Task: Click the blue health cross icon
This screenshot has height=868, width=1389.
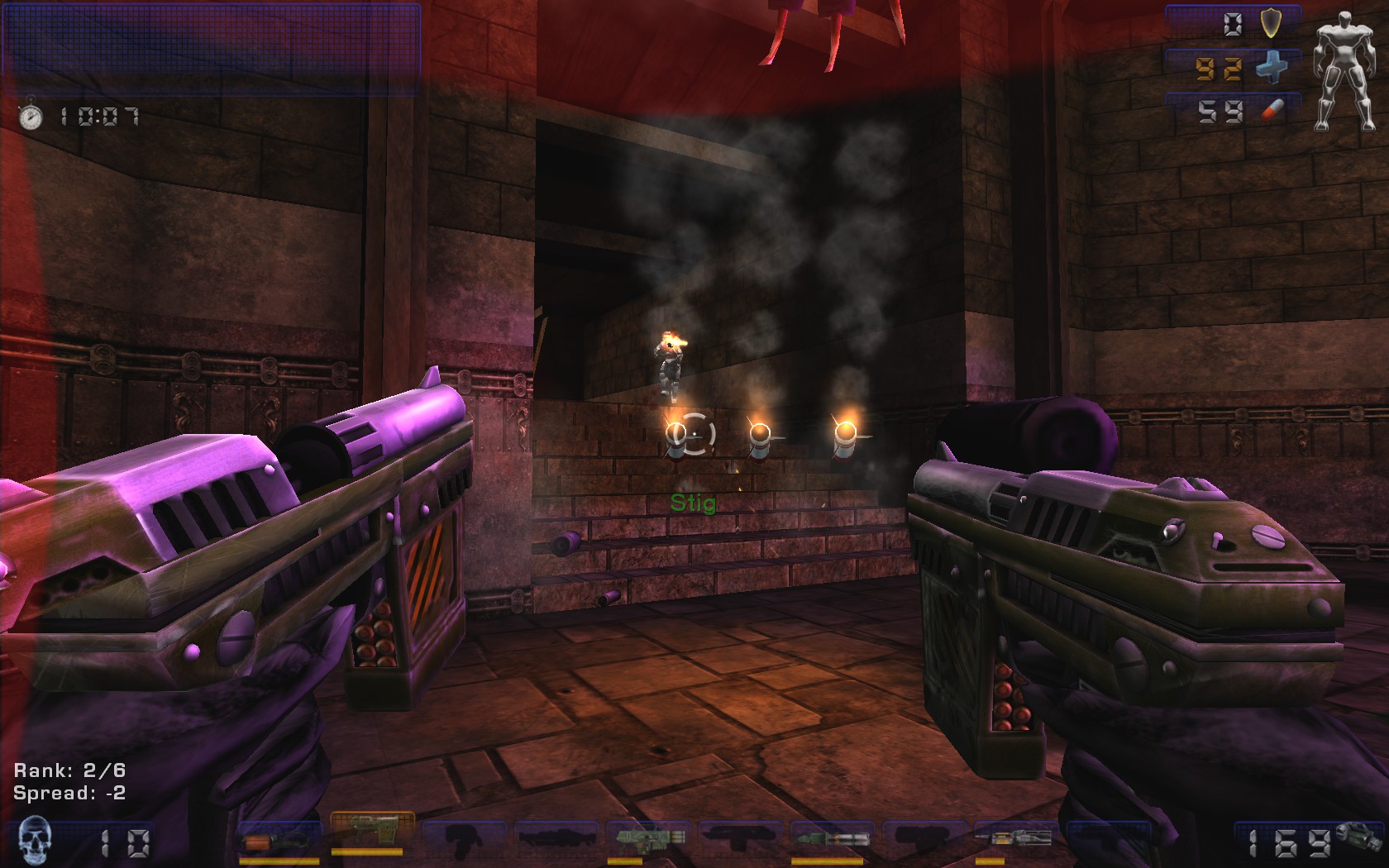Action: (1271, 68)
